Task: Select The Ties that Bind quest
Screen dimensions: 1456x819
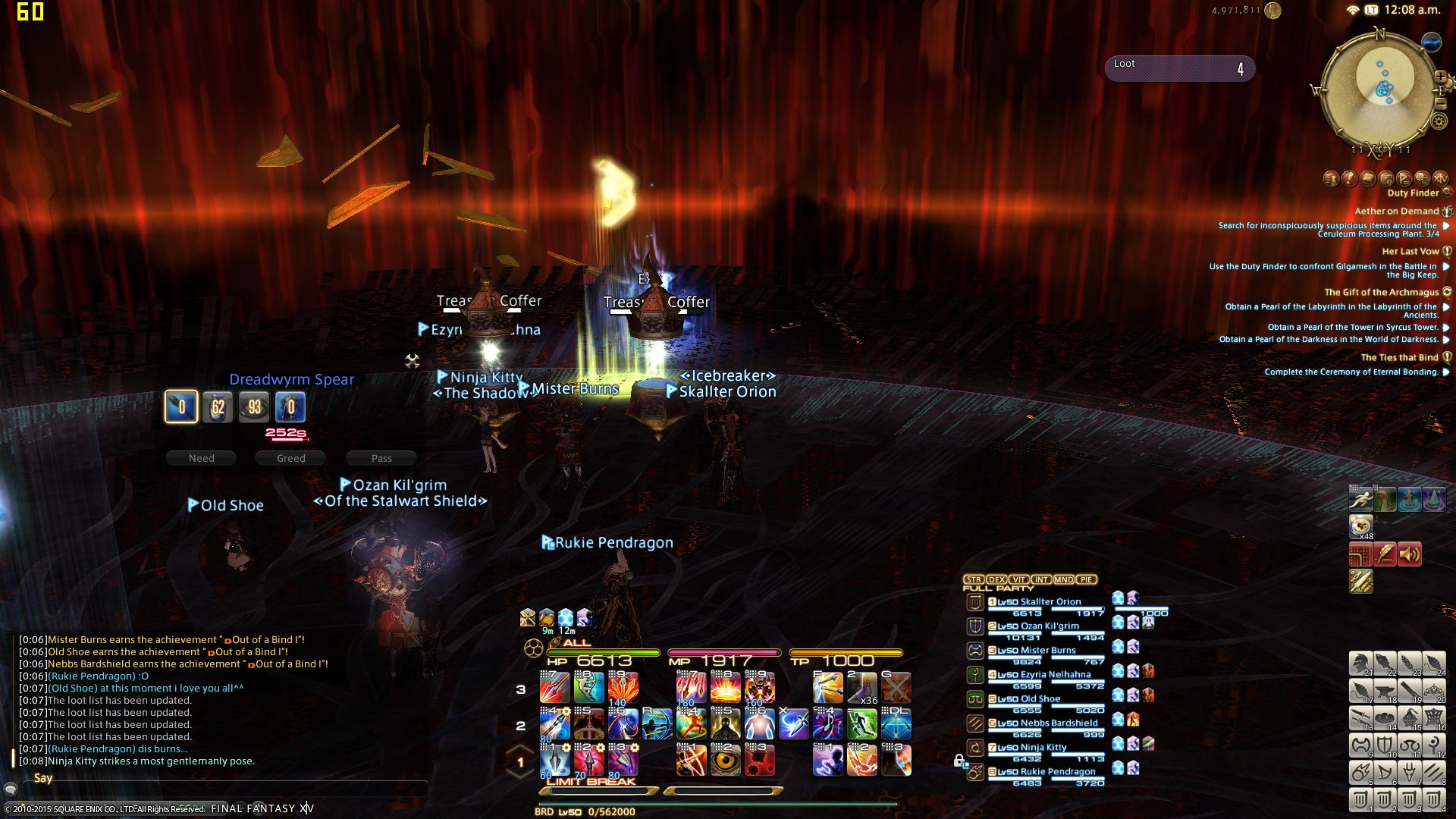Action: click(x=1399, y=358)
